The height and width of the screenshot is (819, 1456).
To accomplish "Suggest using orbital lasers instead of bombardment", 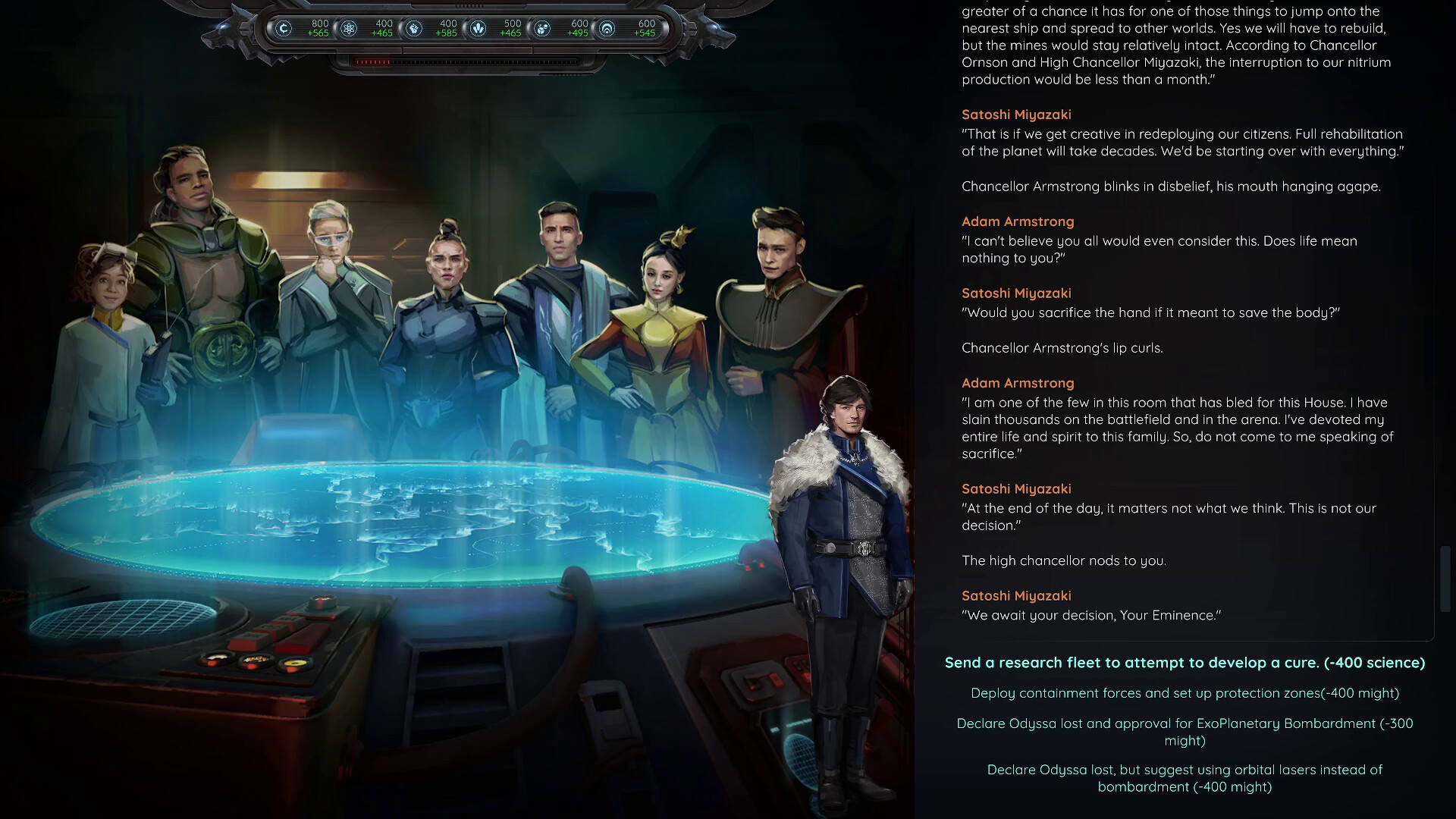I will (1185, 777).
